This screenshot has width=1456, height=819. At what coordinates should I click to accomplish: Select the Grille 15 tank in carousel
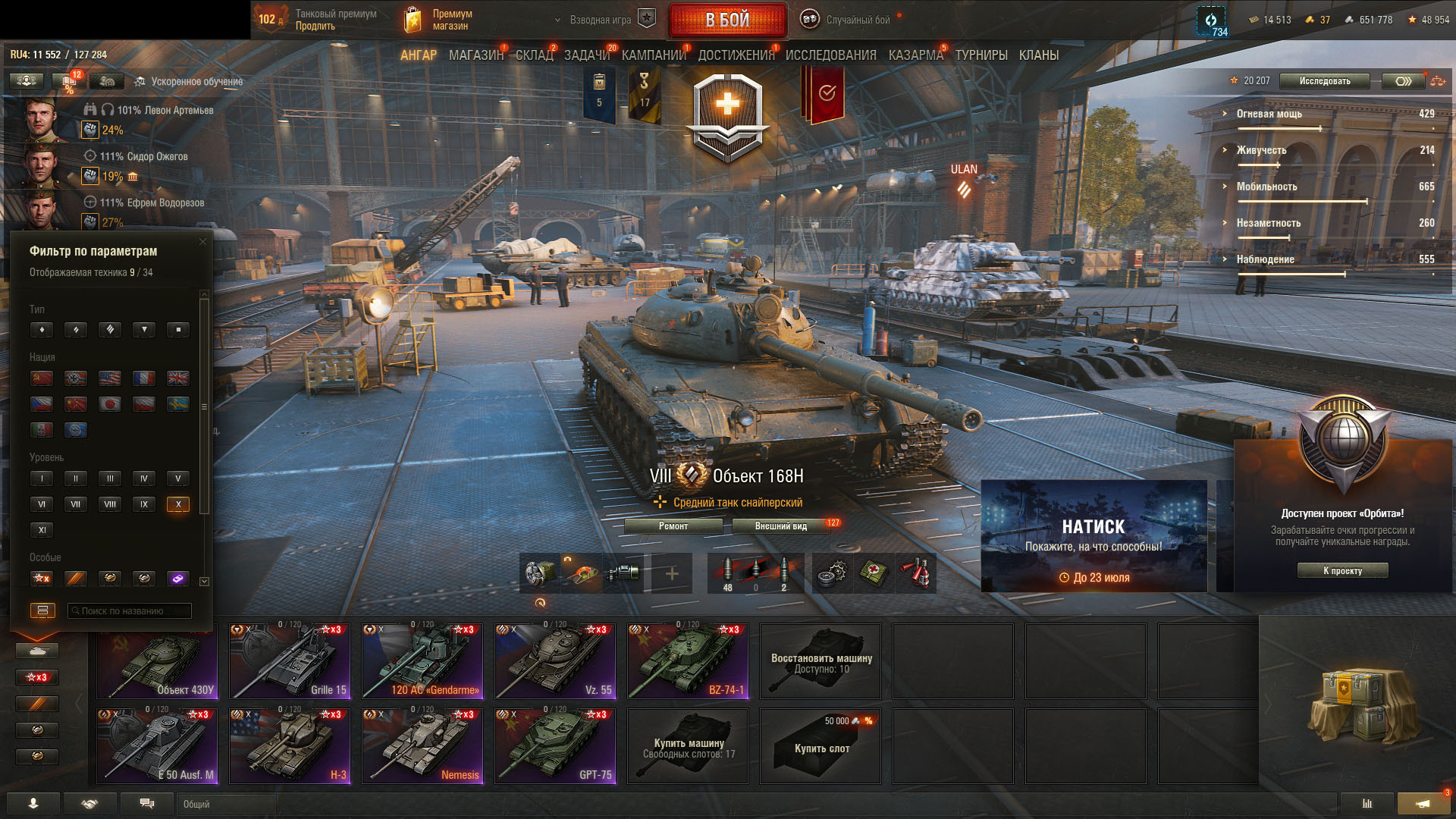[x=290, y=661]
